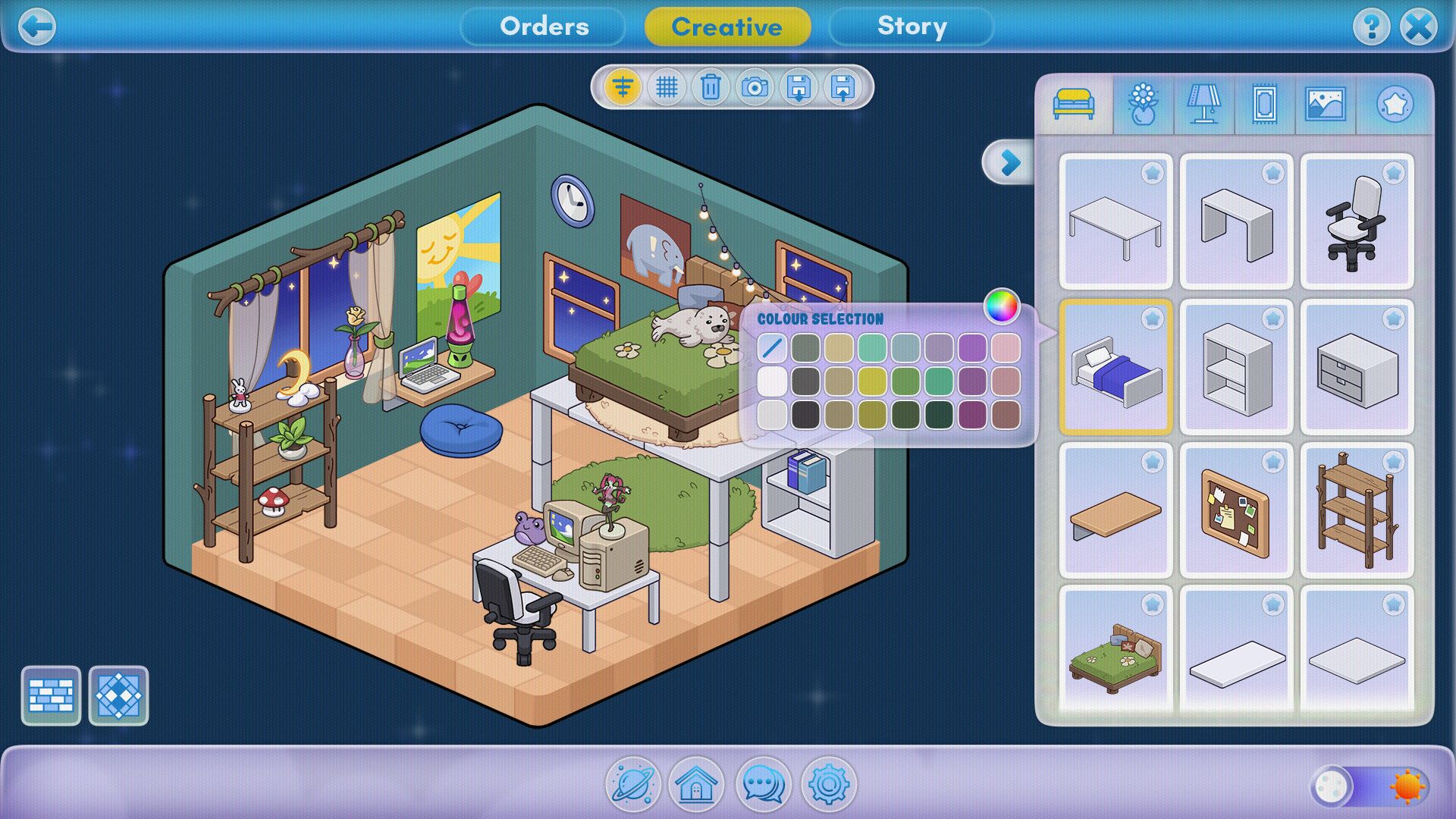Image resolution: width=1456 pixels, height=819 pixels.
Task: Show the wall pictures category tab
Action: click(1325, 104)
